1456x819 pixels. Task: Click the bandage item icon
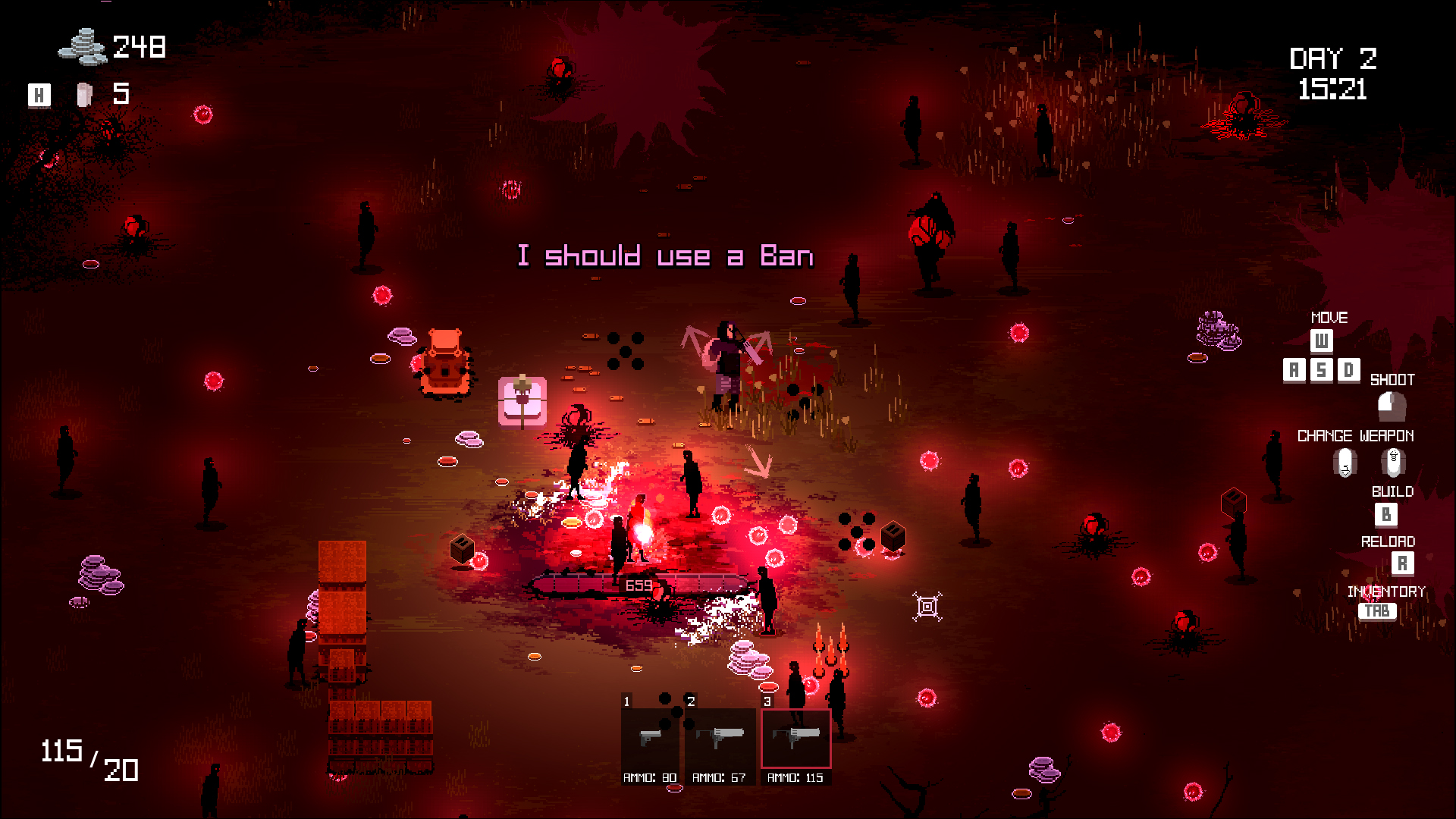[84, 95]
